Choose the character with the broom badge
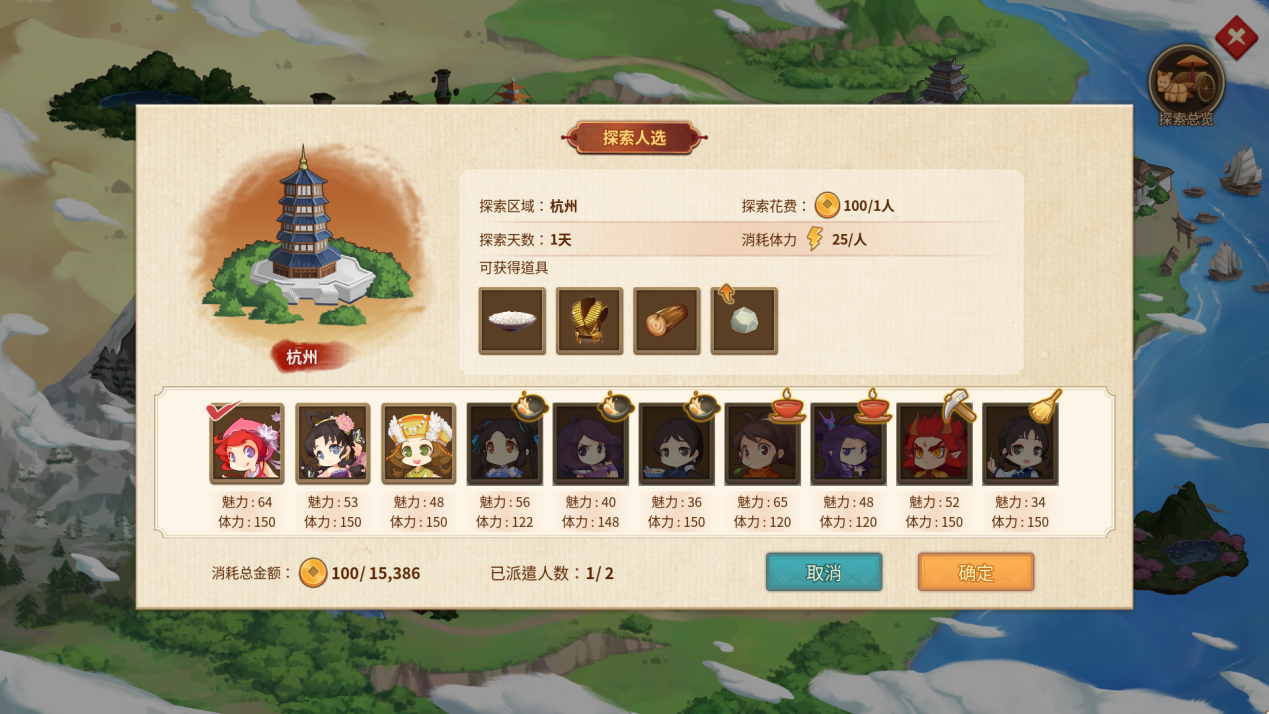Image resolution: width=1269 pixels, height=714 pixels. tap(1020, 444)
